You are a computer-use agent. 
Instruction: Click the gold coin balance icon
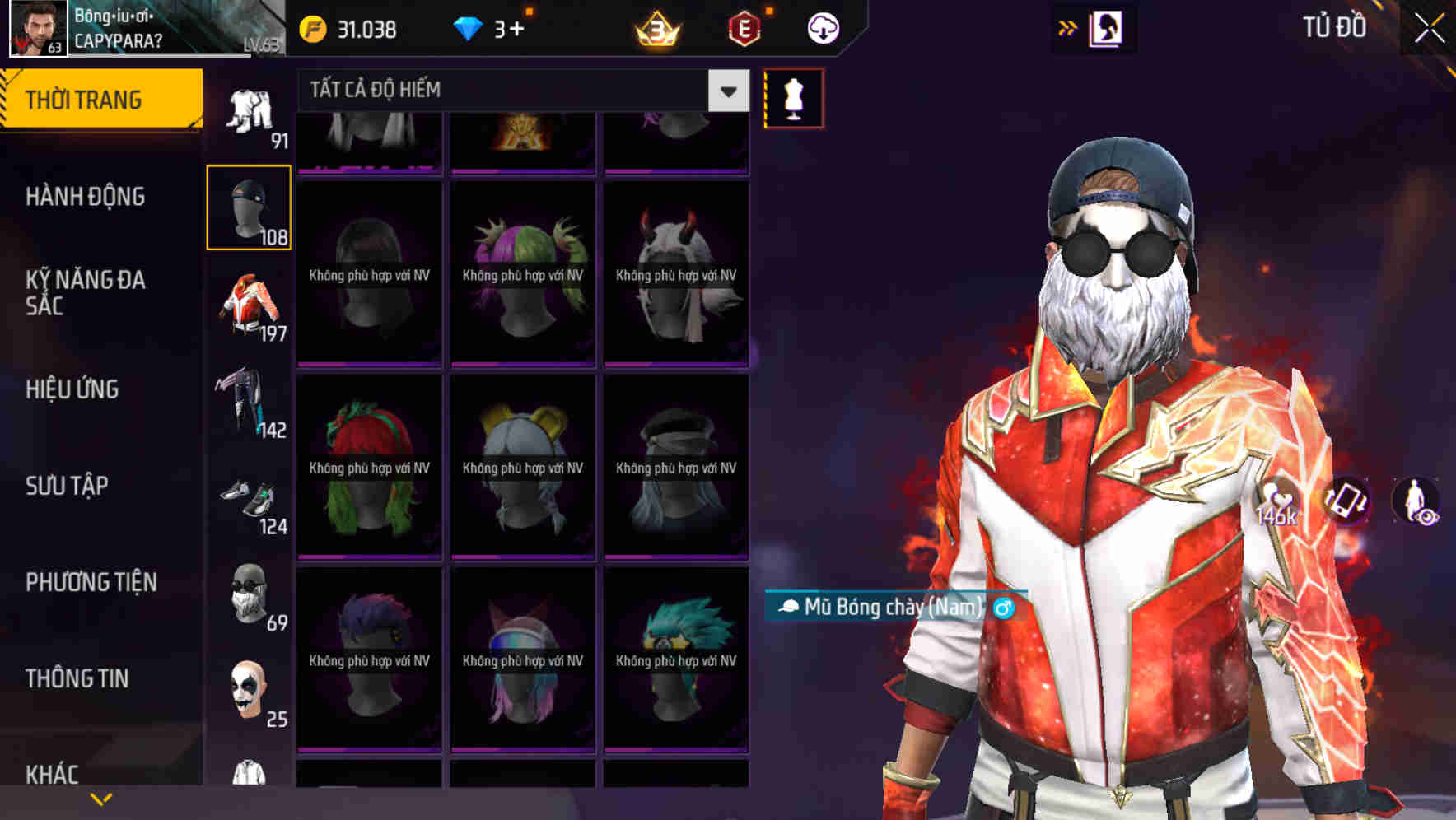point(313,27)
